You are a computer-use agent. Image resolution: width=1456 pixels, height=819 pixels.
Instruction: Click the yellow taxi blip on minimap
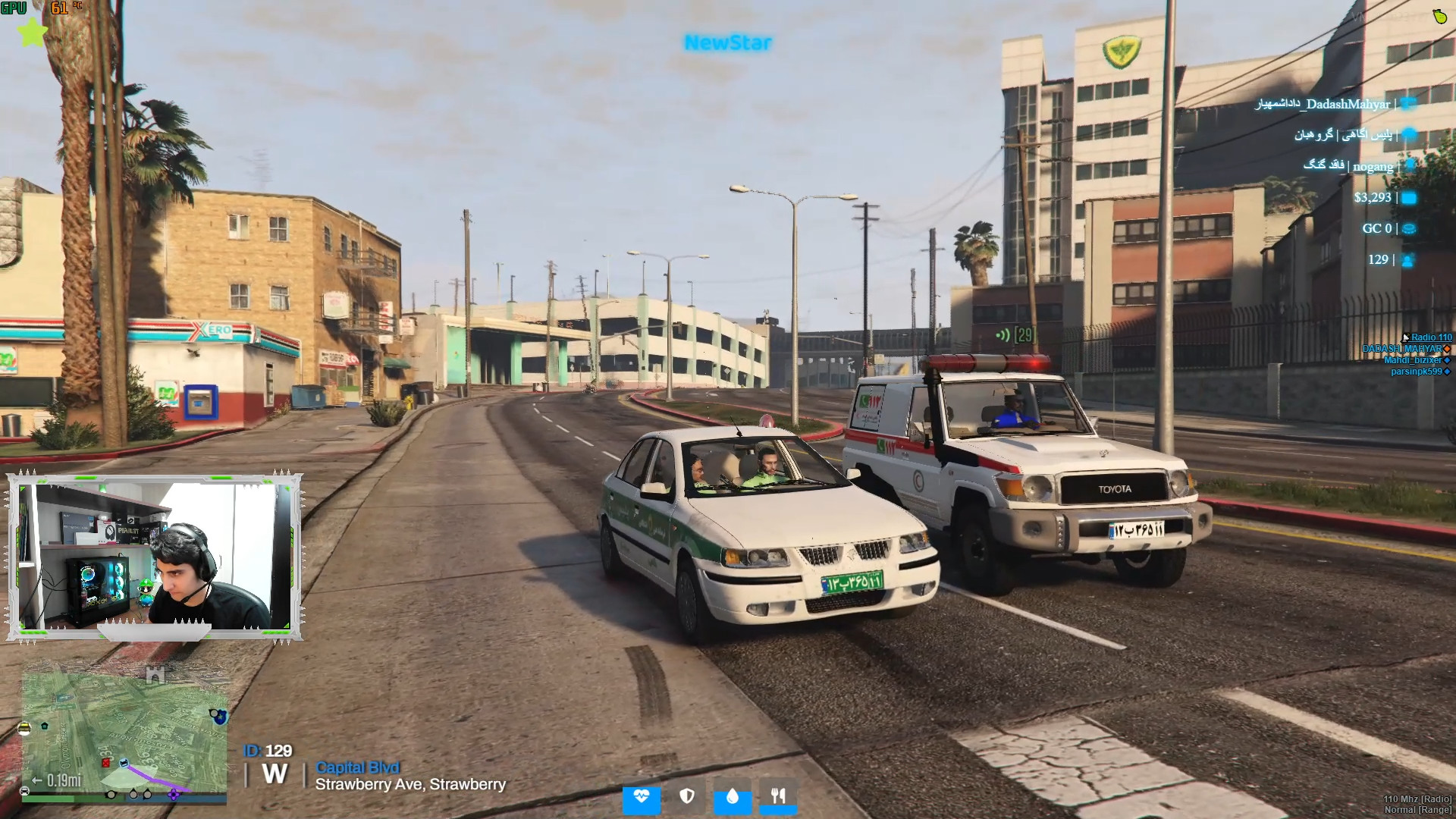pos(24,729)
